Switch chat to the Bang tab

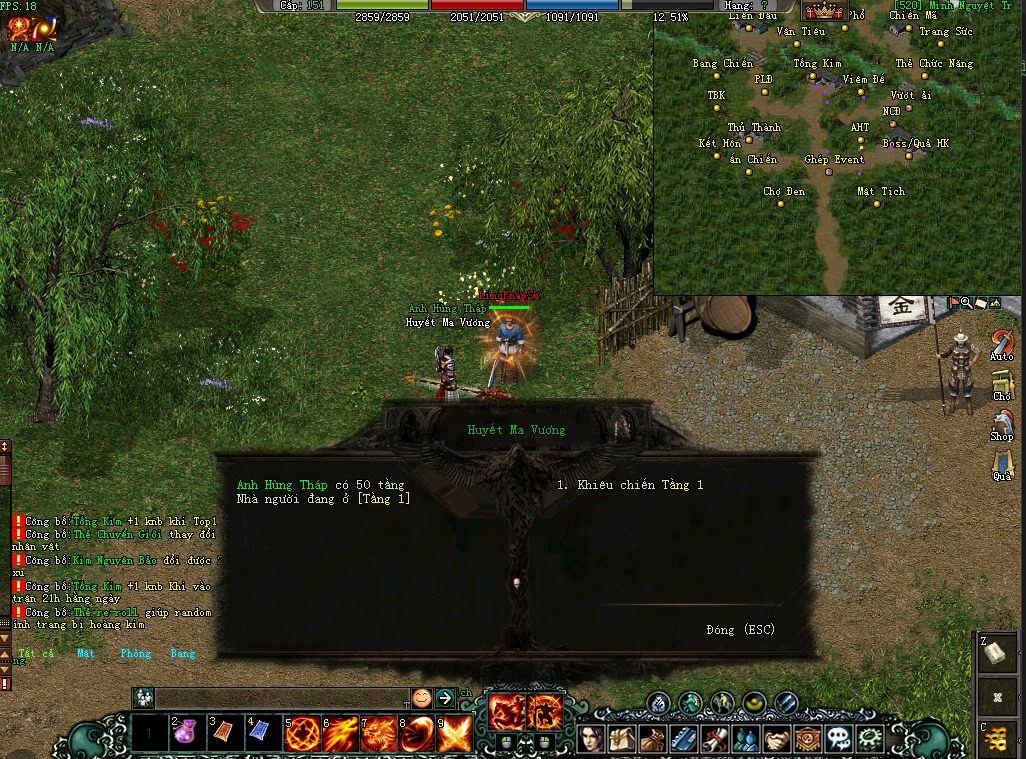(183, 654)
